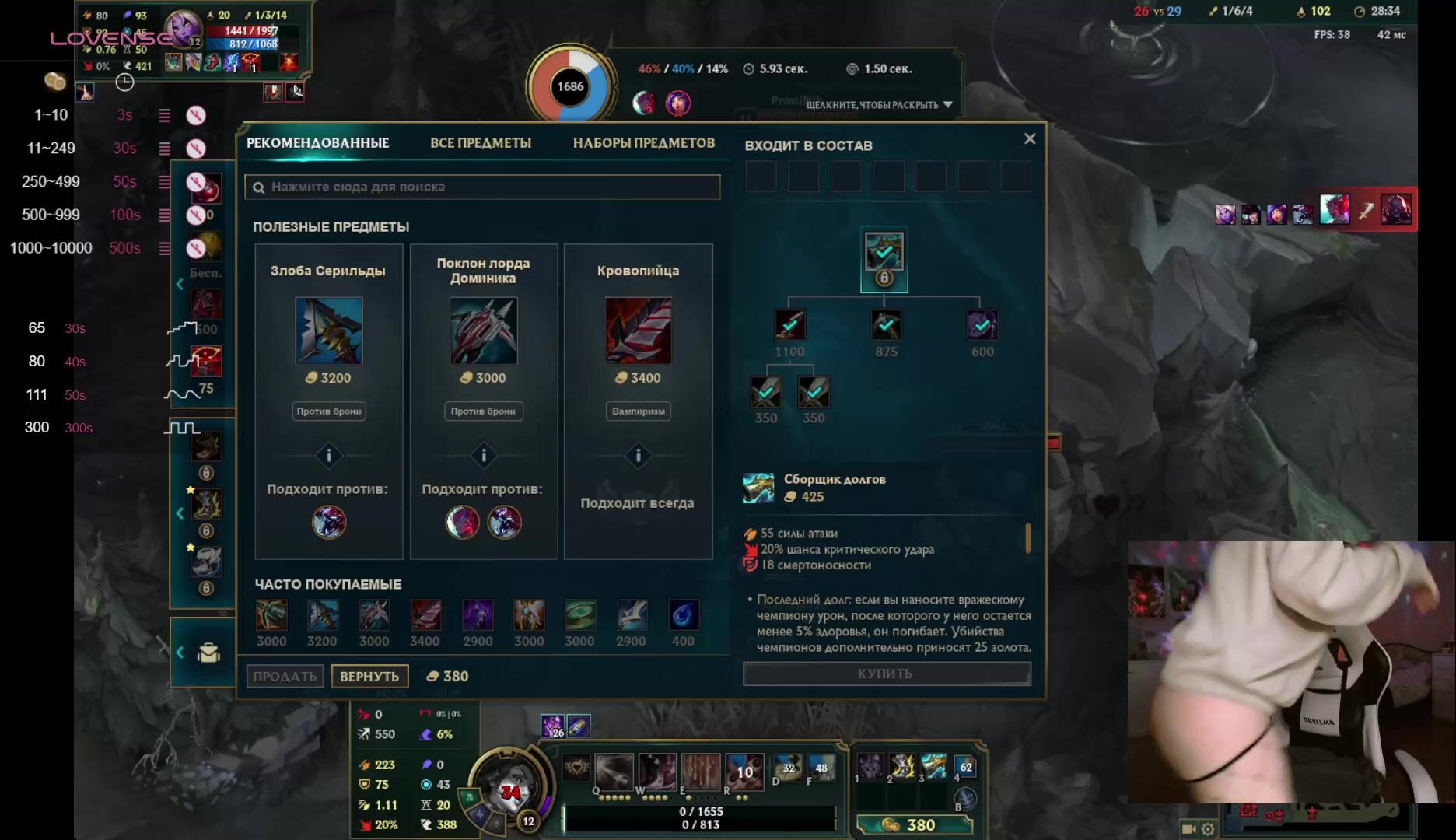Click the item search field

[482, 187]
